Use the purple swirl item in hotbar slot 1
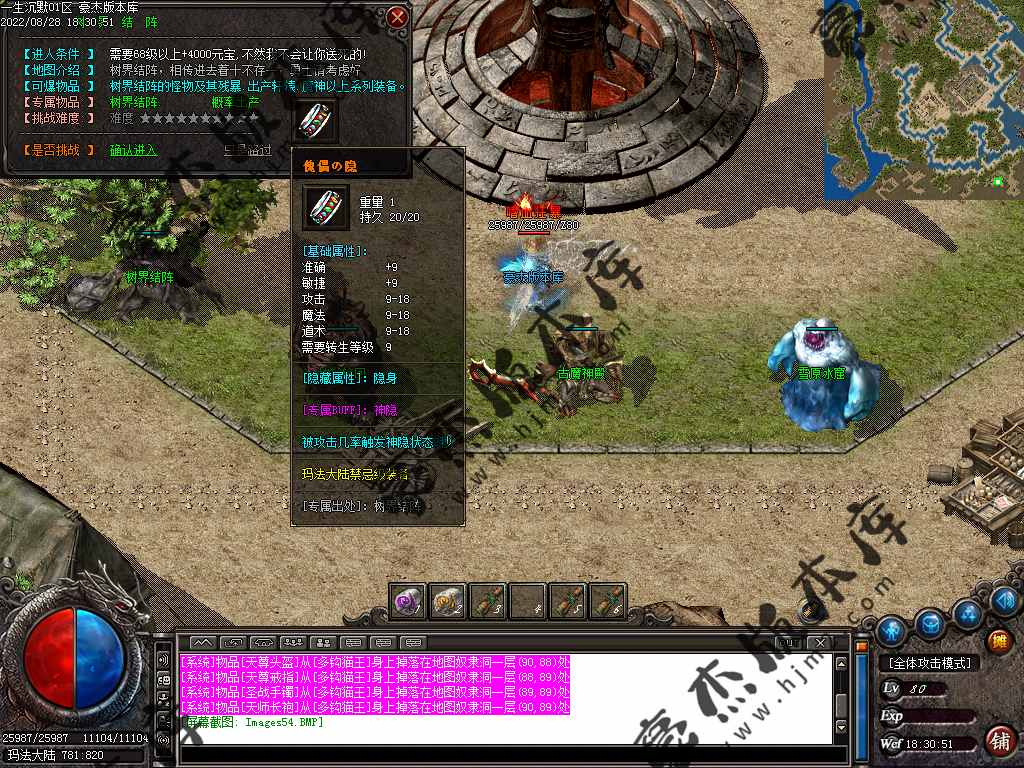Image resolution: width=1024 pixels, height=768 pixels. click(408, 601)
